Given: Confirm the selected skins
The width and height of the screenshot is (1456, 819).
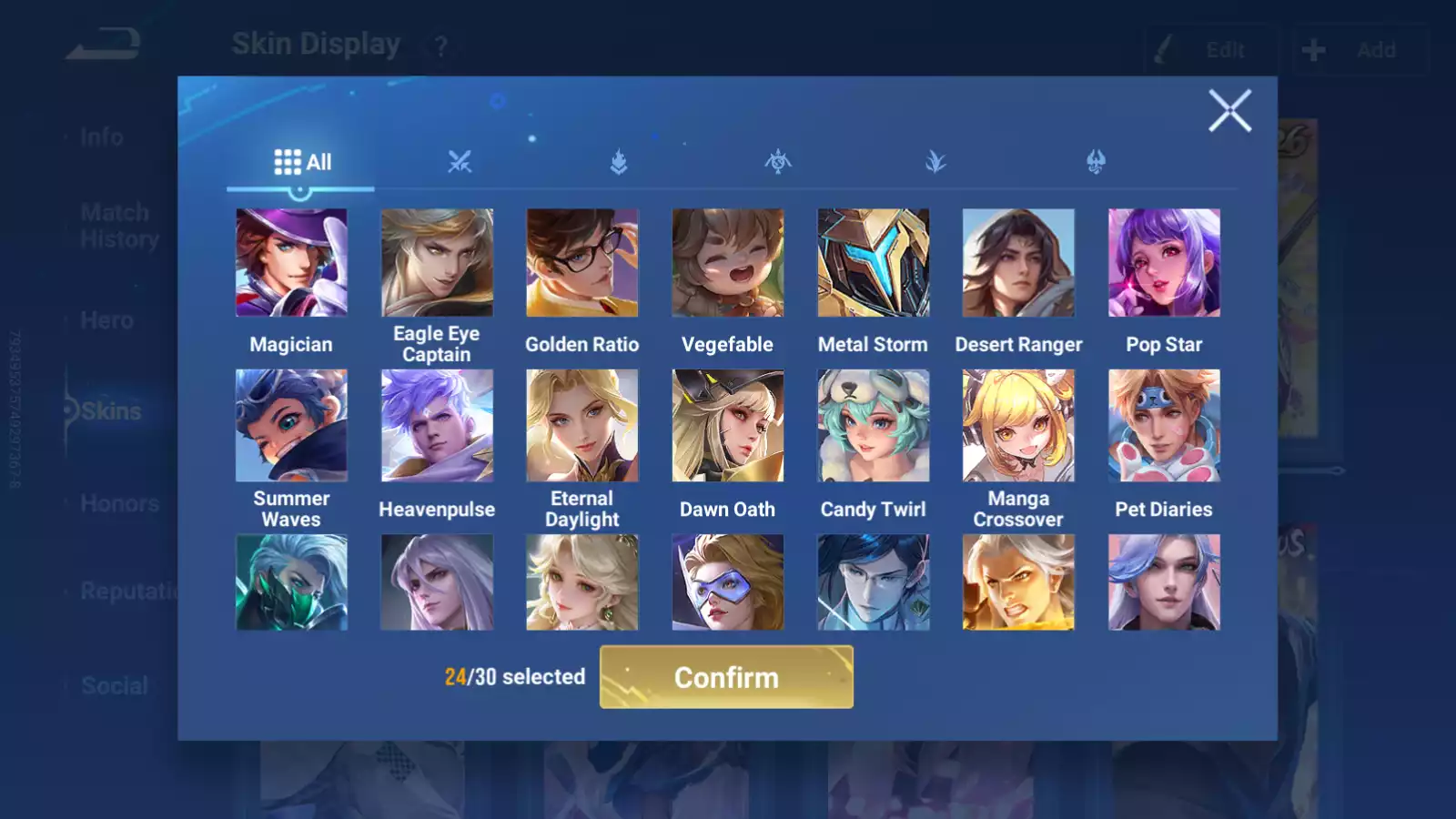Looking at the screenshot, I should [726, 677].
